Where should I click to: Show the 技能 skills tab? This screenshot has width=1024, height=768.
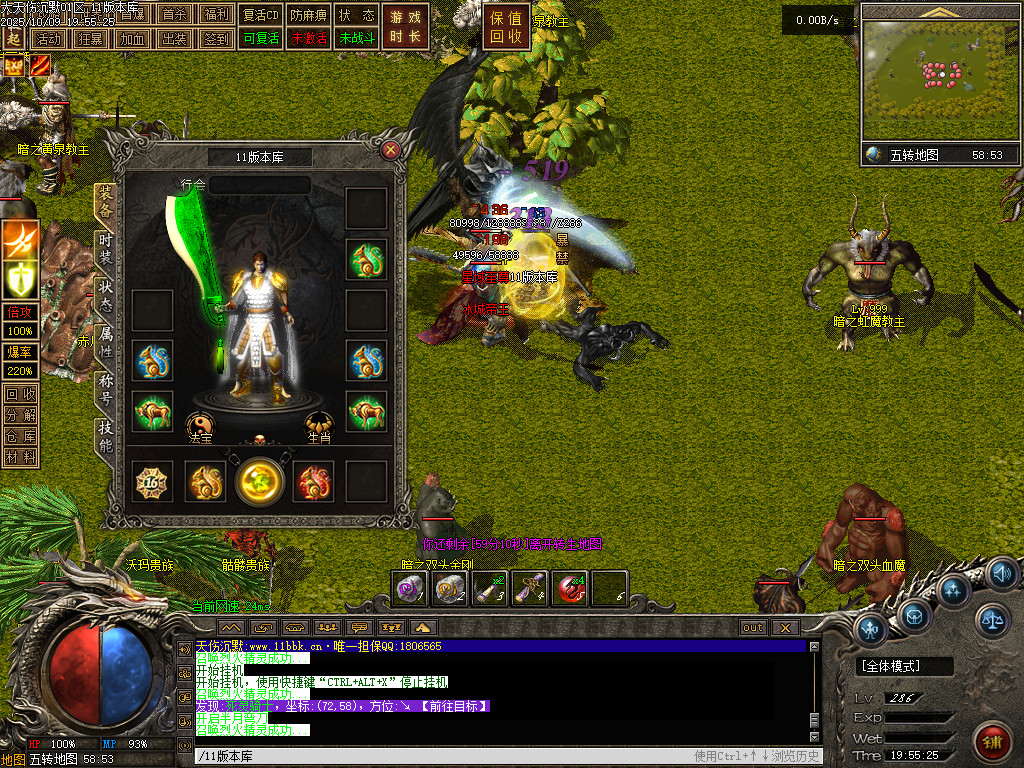click(105, 435)
